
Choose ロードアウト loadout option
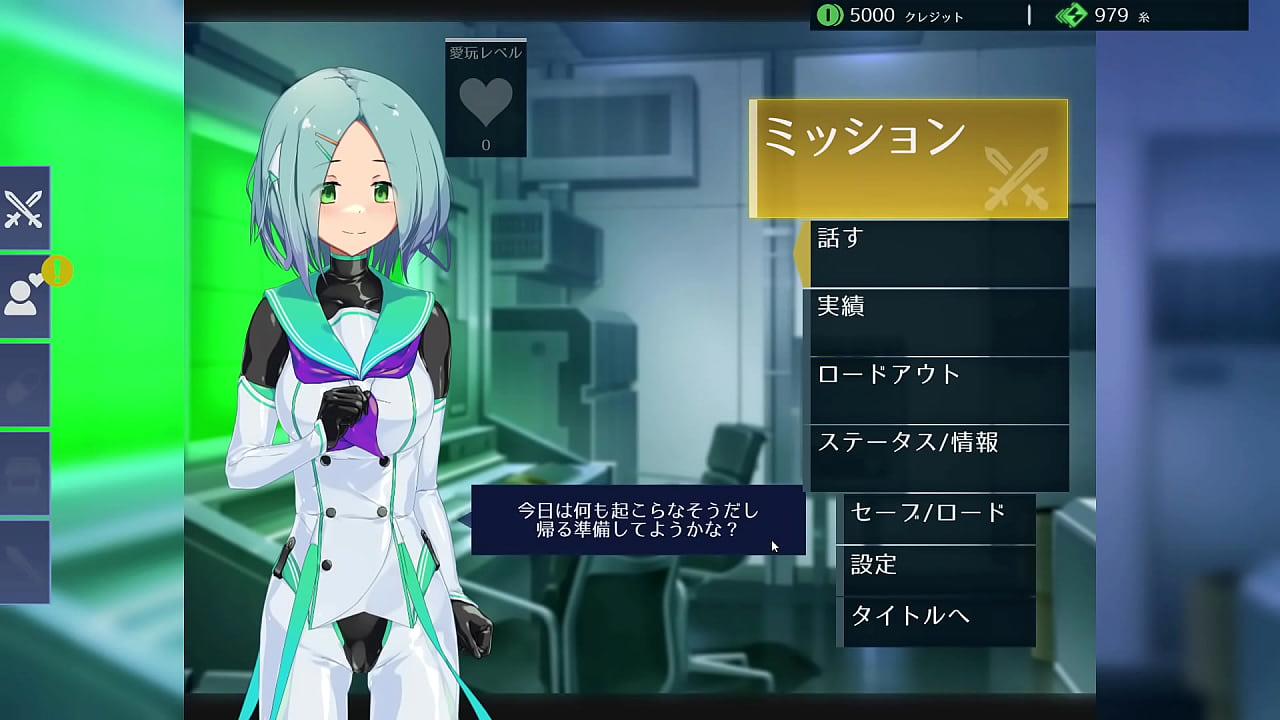[x=938, y=390]
